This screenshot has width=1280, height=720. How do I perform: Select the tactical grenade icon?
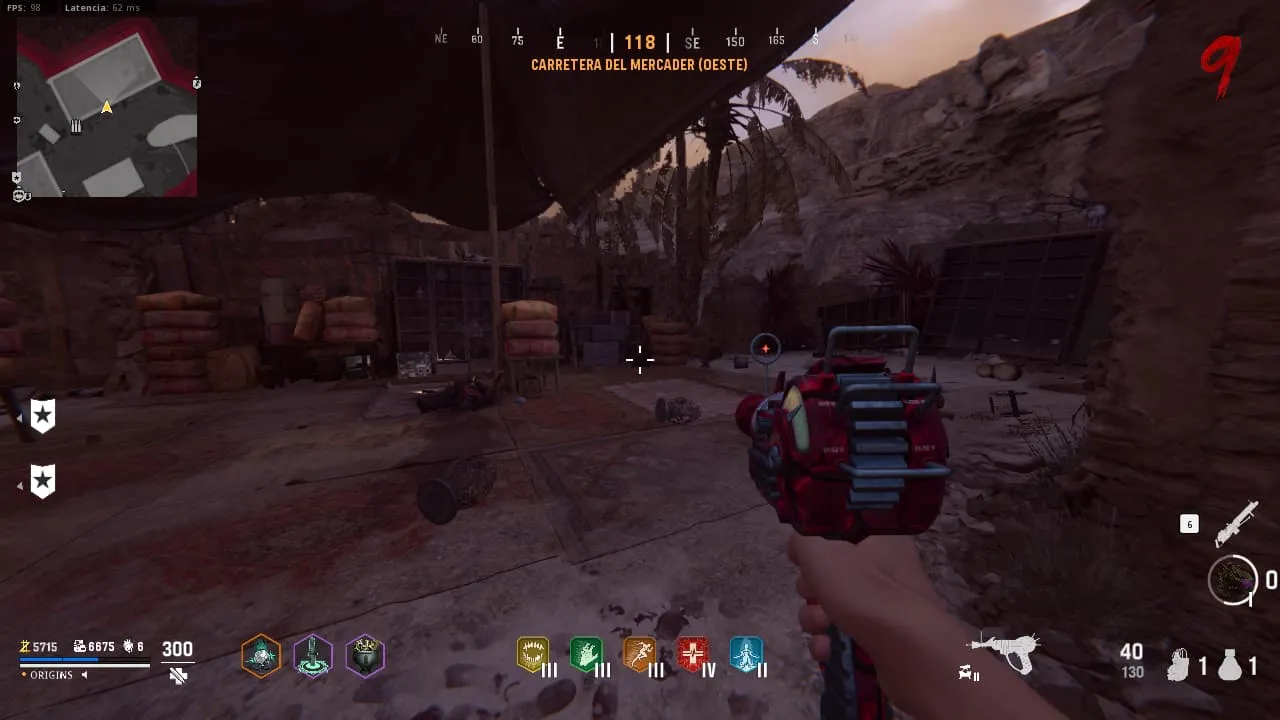tap(1180, 665)
